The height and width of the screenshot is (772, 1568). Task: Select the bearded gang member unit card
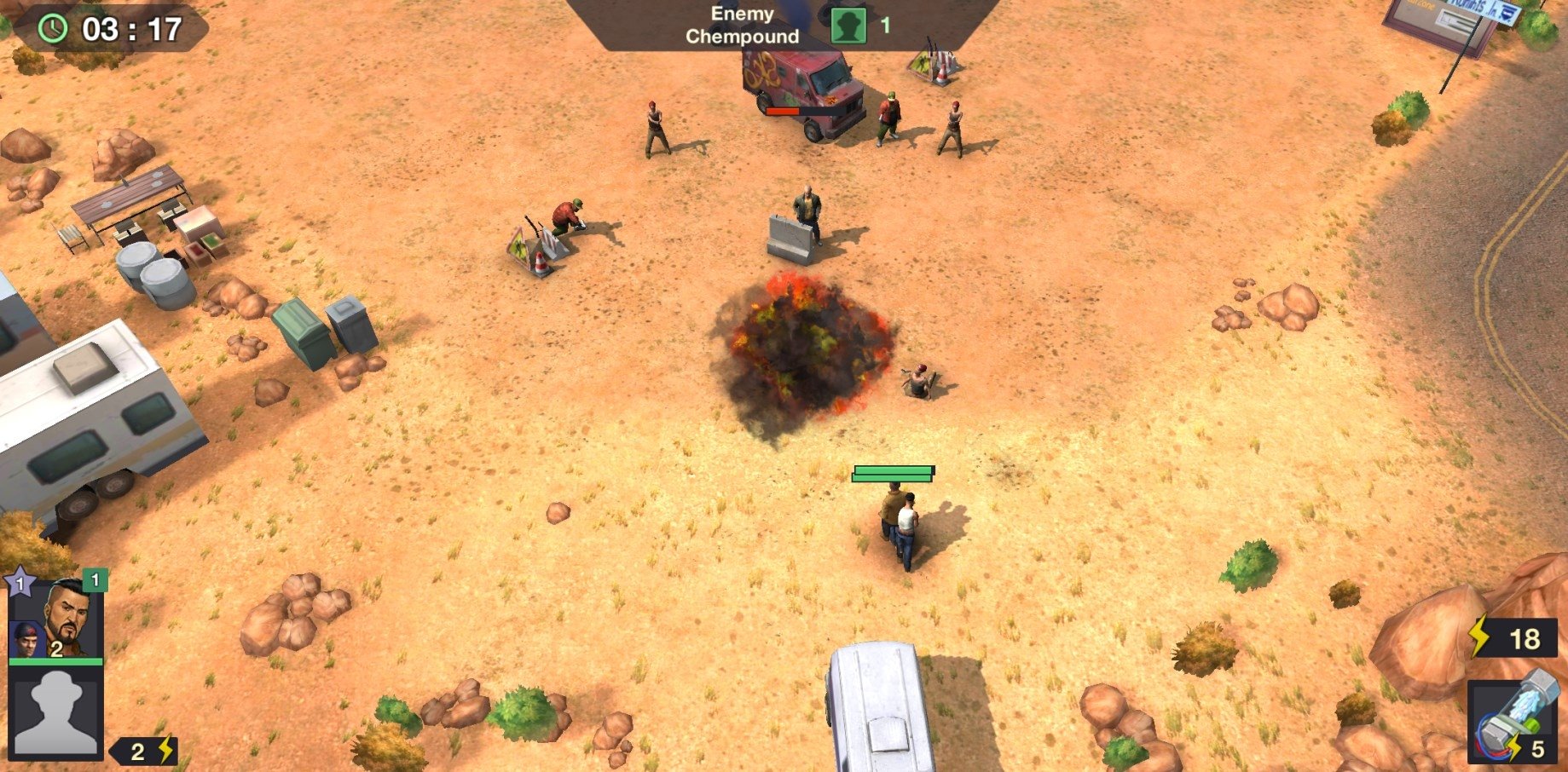tap(57, 619)
